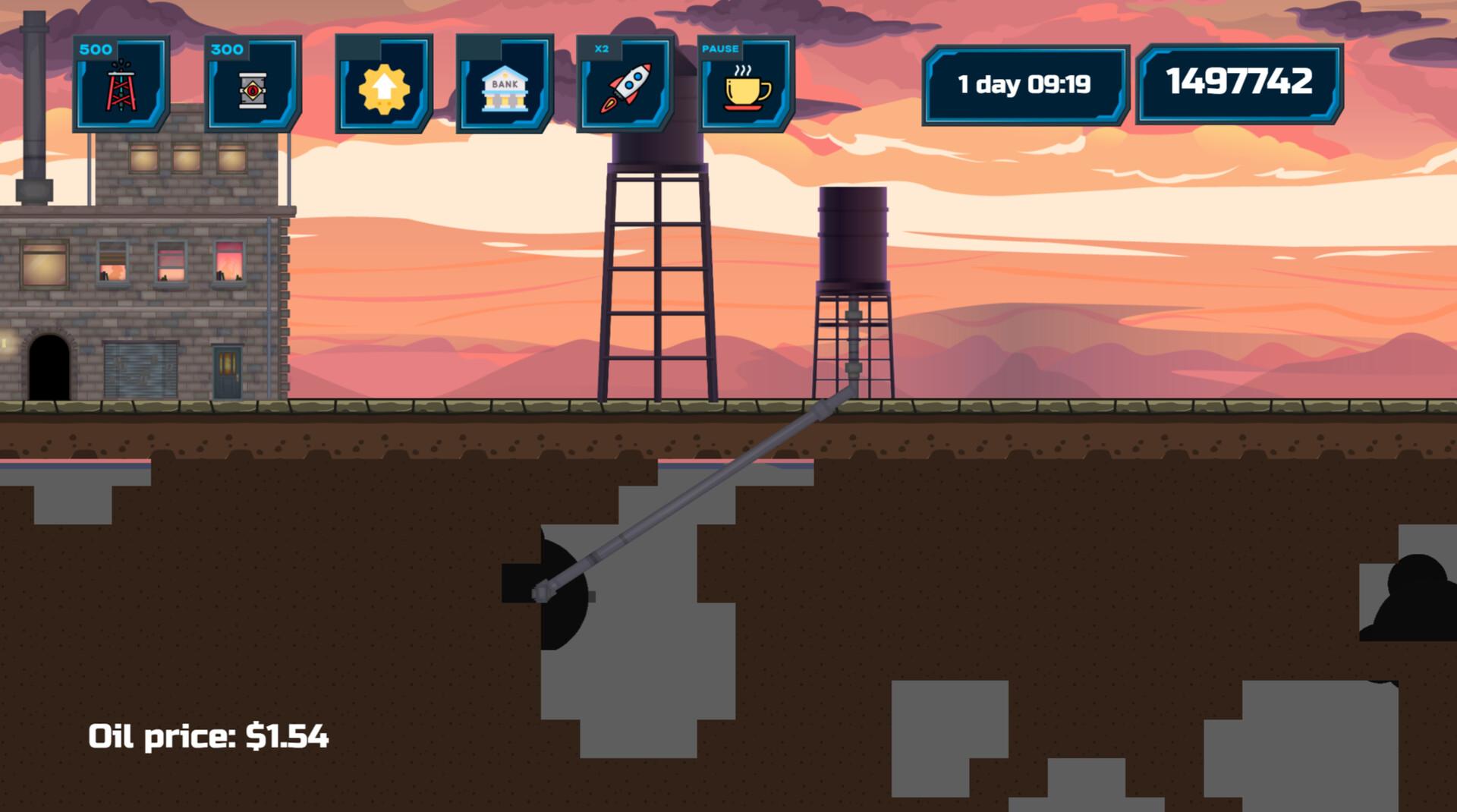Click the 1 day 09:19 time display
Viewport: 1457px width, 812px height.
coord(1024,85)
